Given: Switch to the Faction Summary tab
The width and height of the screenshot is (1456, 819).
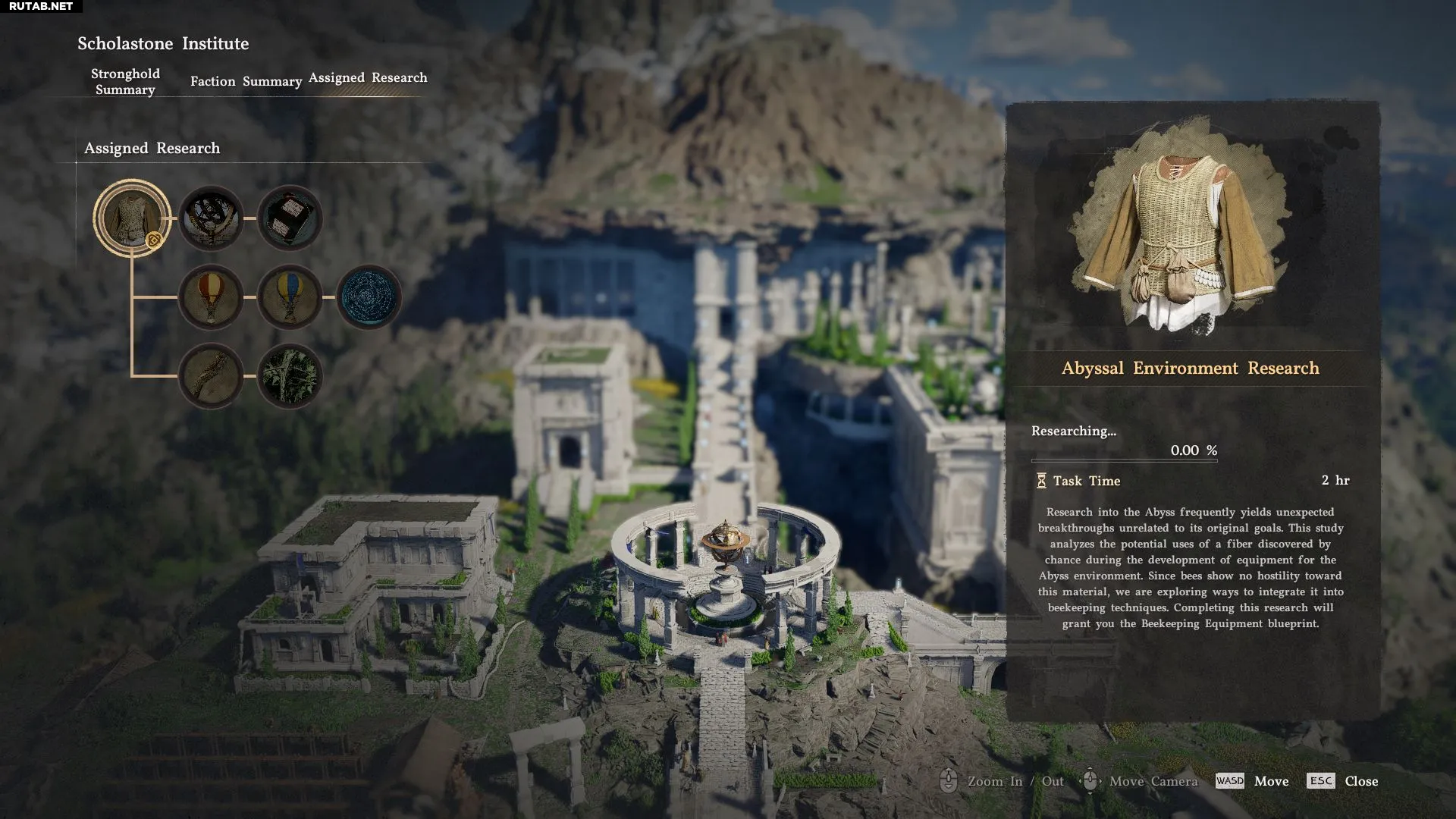Looking at the screenshot, I should pyautogui.click(x=246, y=81).
